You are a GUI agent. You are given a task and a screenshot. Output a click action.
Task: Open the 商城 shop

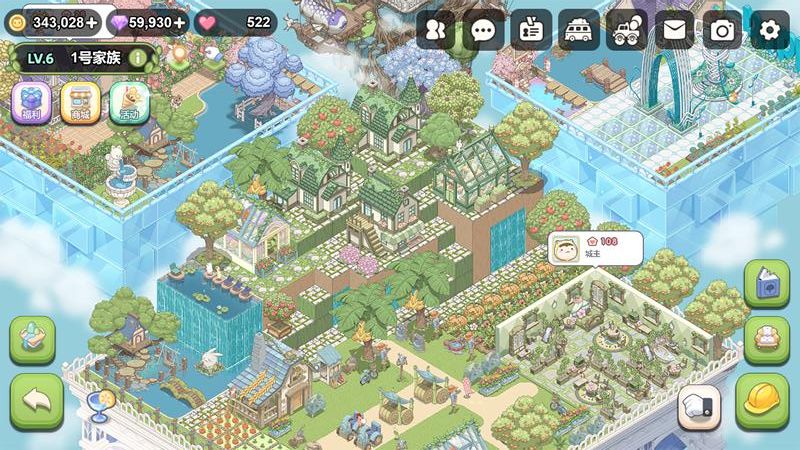tap(80, 103)
